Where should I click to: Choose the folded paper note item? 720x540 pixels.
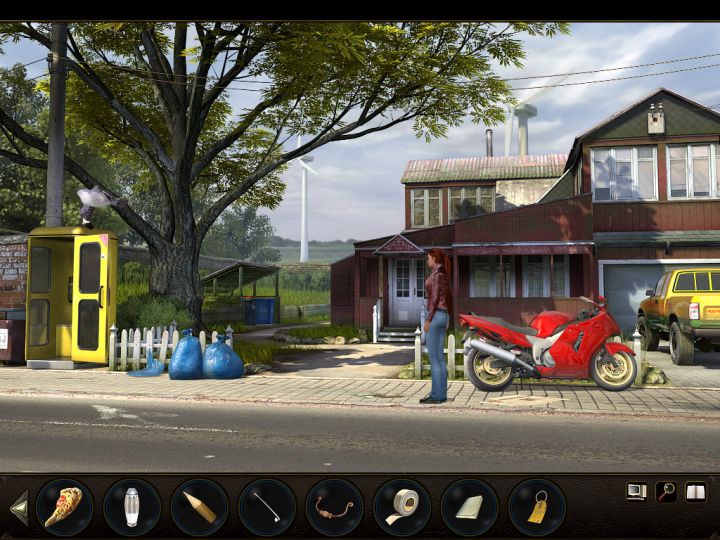[x=469, y=507]
